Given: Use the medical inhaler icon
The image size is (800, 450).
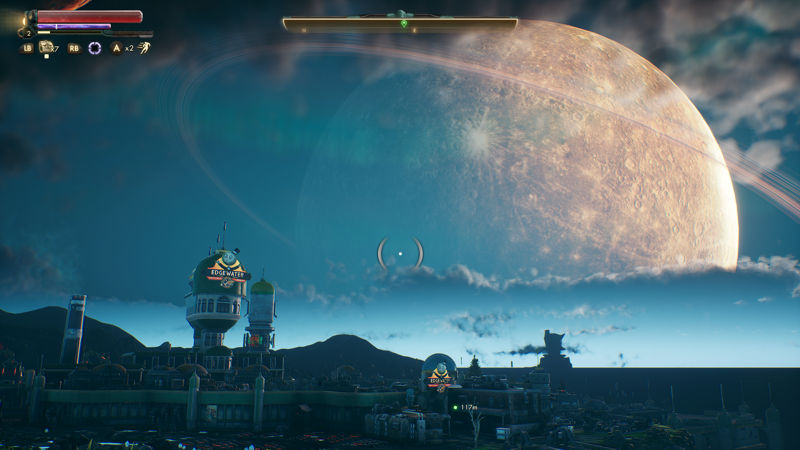Looking at the screenshot, I should pyautogui.click(x=46, y=47).
